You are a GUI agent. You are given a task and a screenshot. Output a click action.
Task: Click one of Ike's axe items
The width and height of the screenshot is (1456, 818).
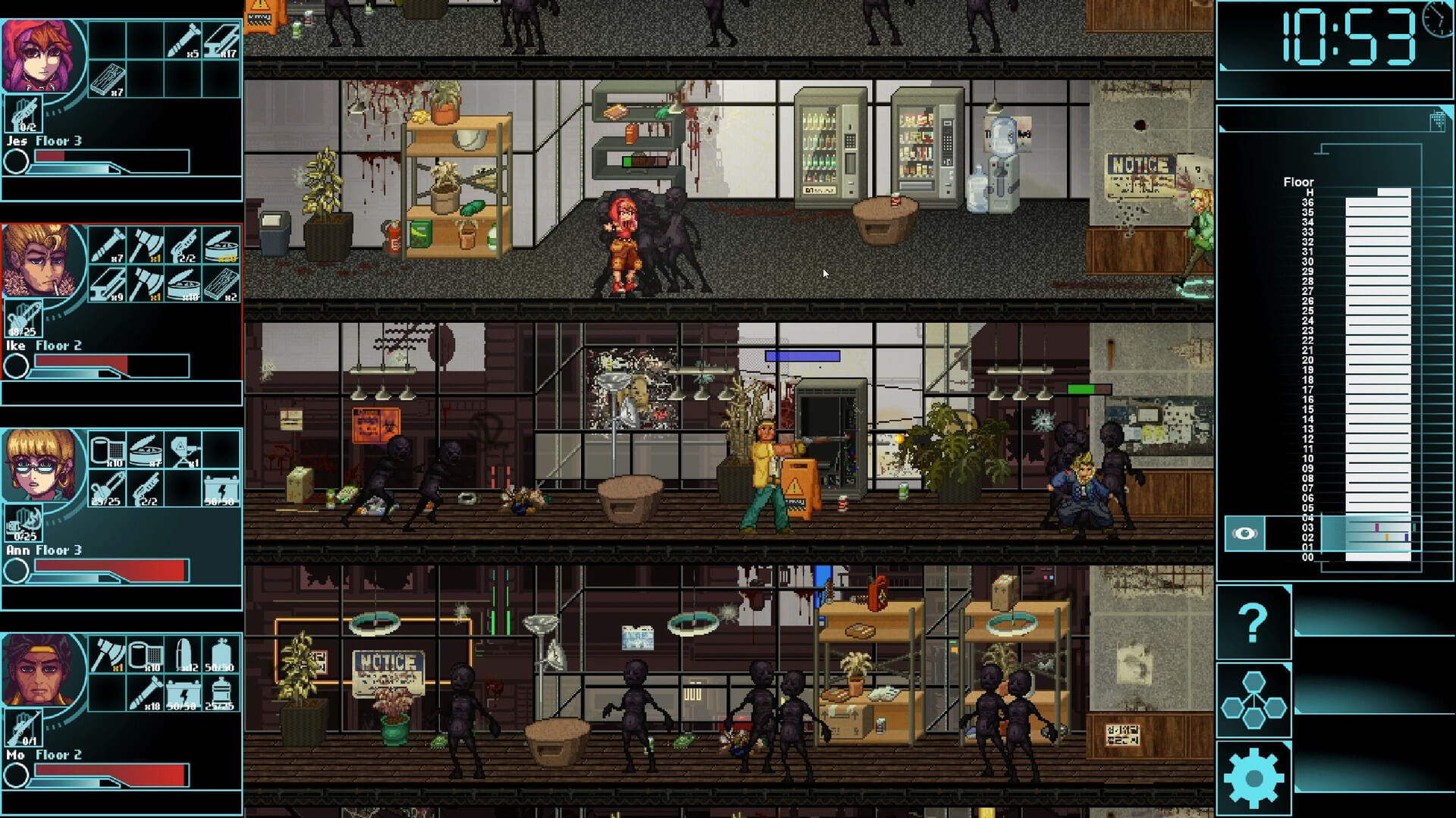tap(147, 245)
